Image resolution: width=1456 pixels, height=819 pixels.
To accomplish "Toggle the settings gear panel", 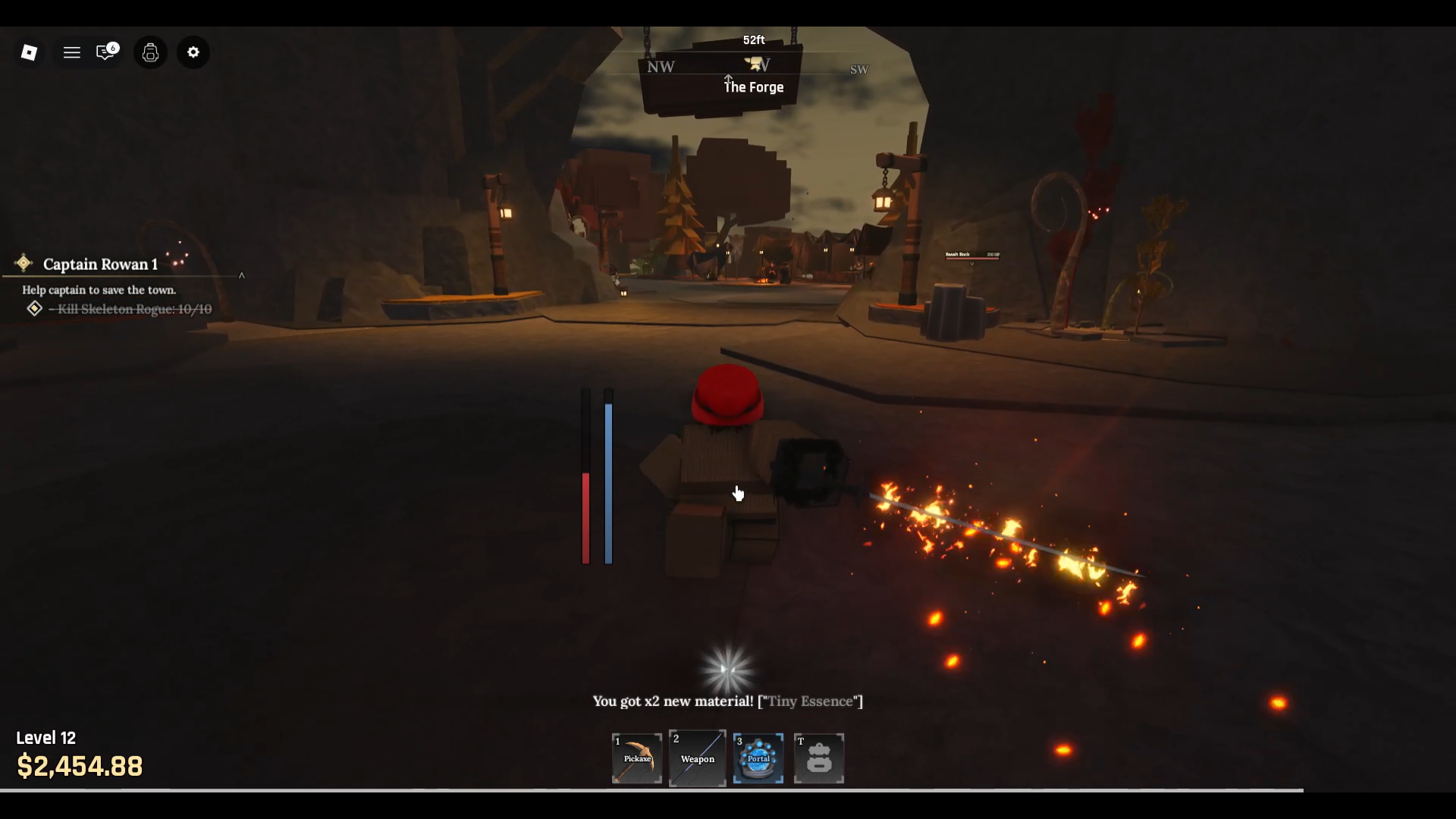I will tap(193, 52).
